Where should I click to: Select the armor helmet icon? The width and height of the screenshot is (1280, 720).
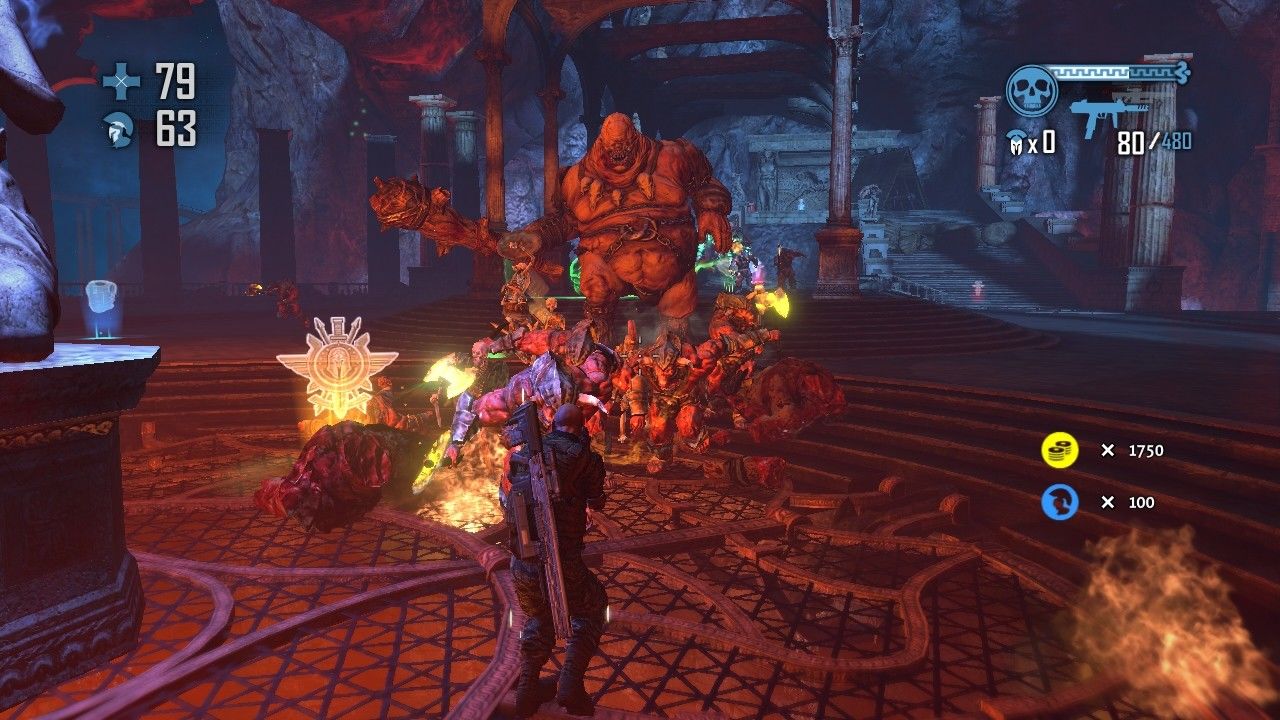point(121,130)
